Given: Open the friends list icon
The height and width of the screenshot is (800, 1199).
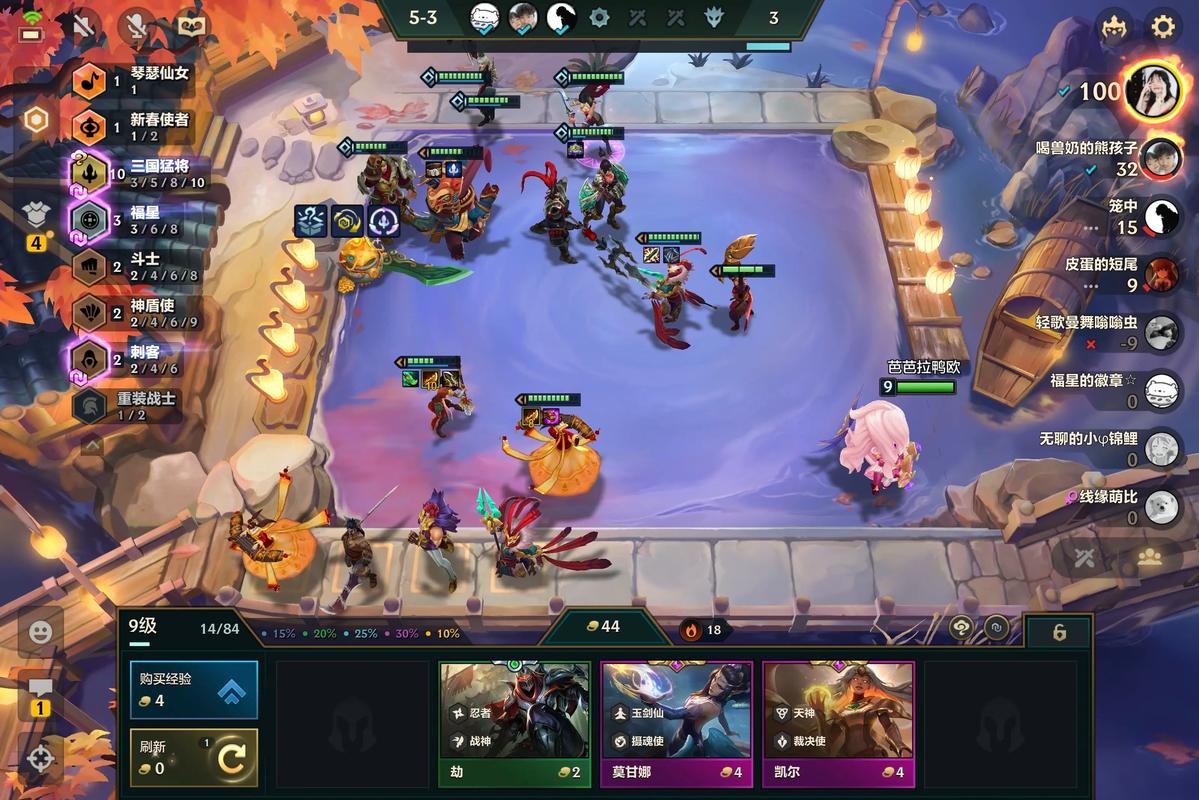Looking at the screenshot, I should click(x=1150, y=558).
